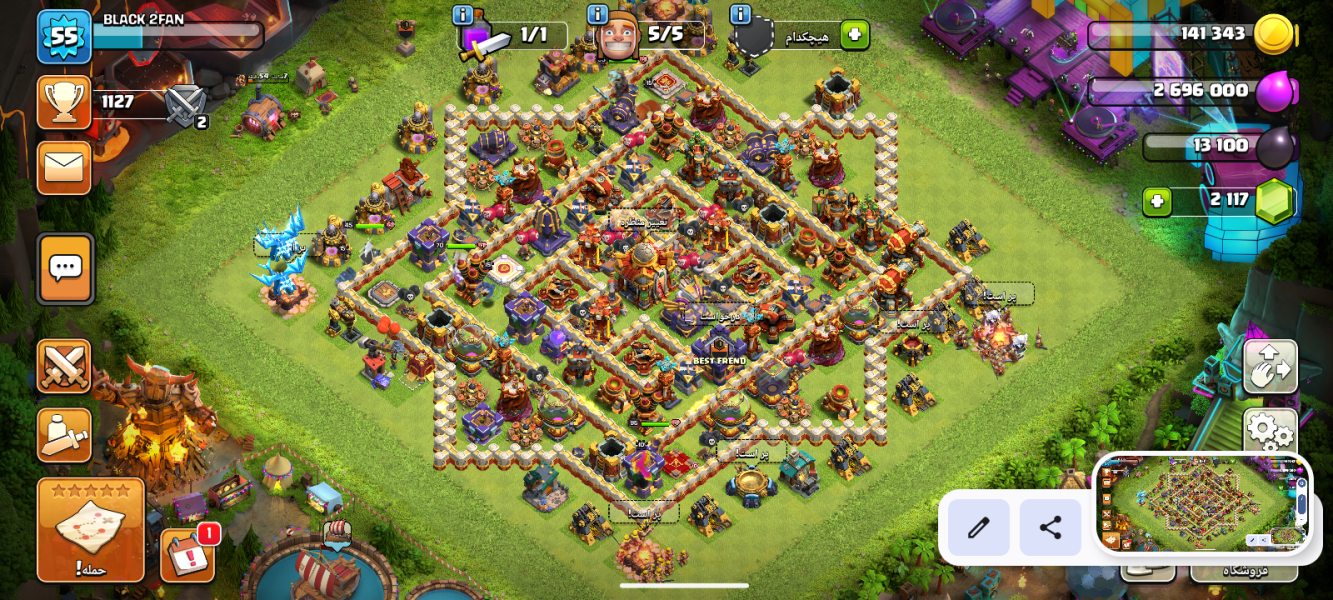Buy gems with the green plus button
Image resolution: width=1333 pixels, height=600 pixels.
(1157, 201)
